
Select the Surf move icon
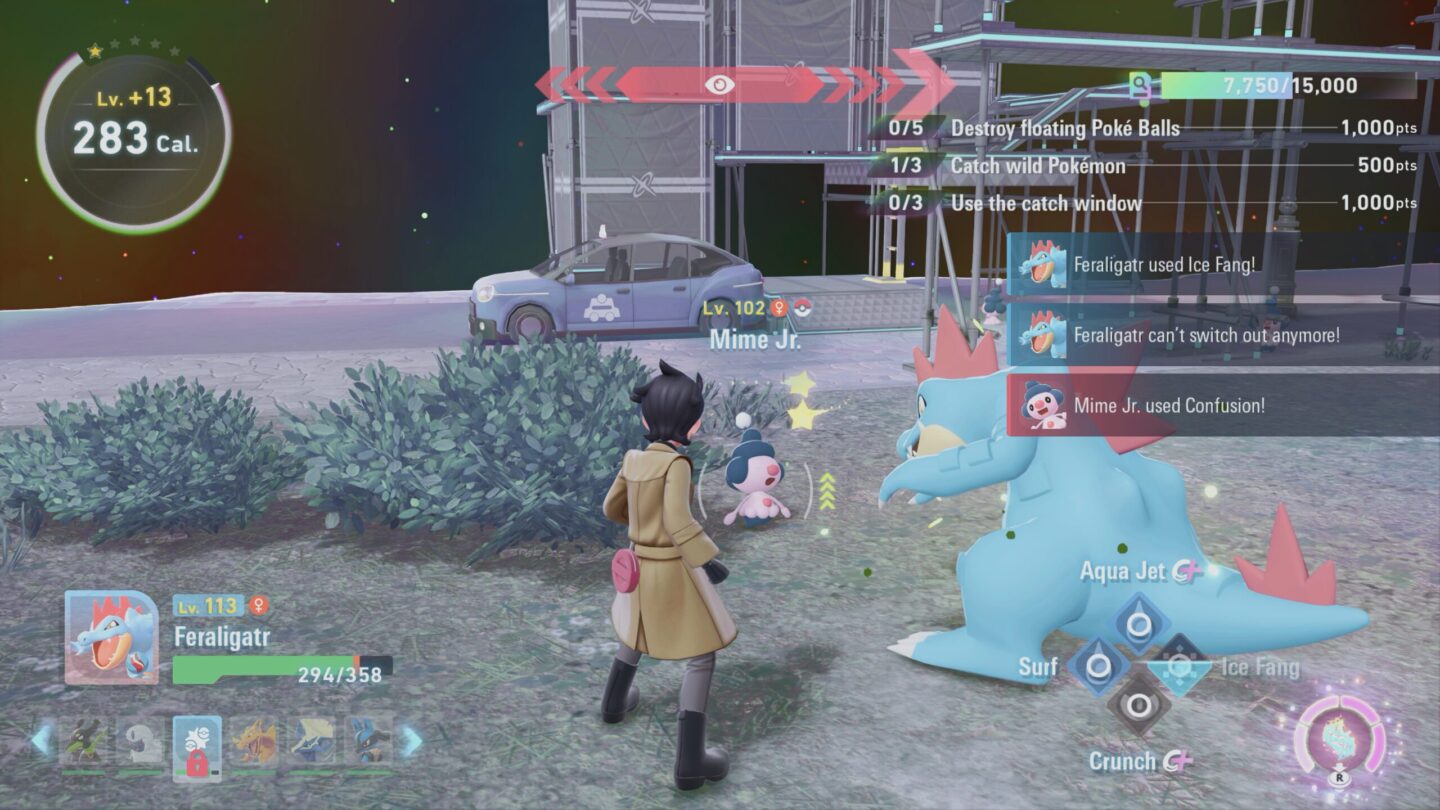click(x=1098, y=664)
